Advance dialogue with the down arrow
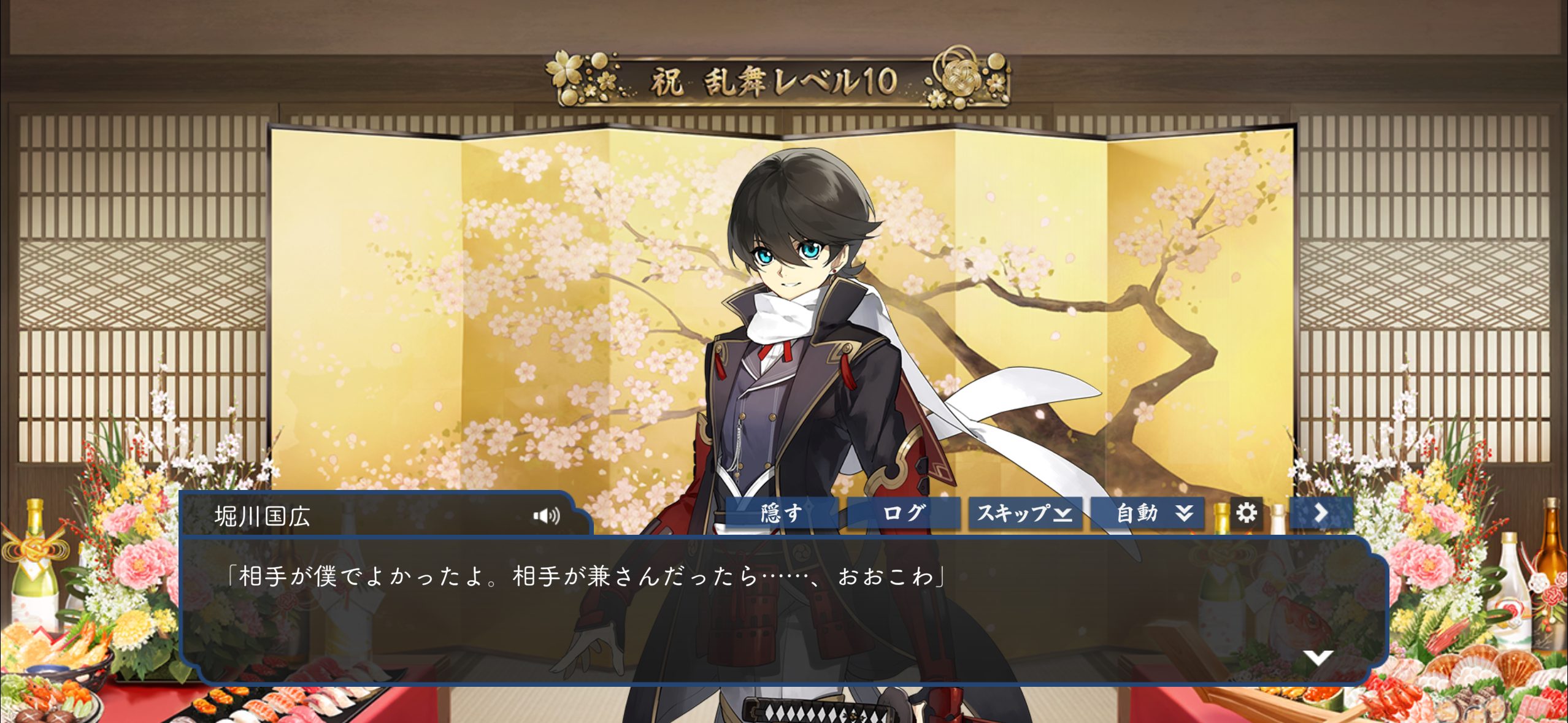The width and height of the screenshot is (1568, 723). [x=1318, y=657]
